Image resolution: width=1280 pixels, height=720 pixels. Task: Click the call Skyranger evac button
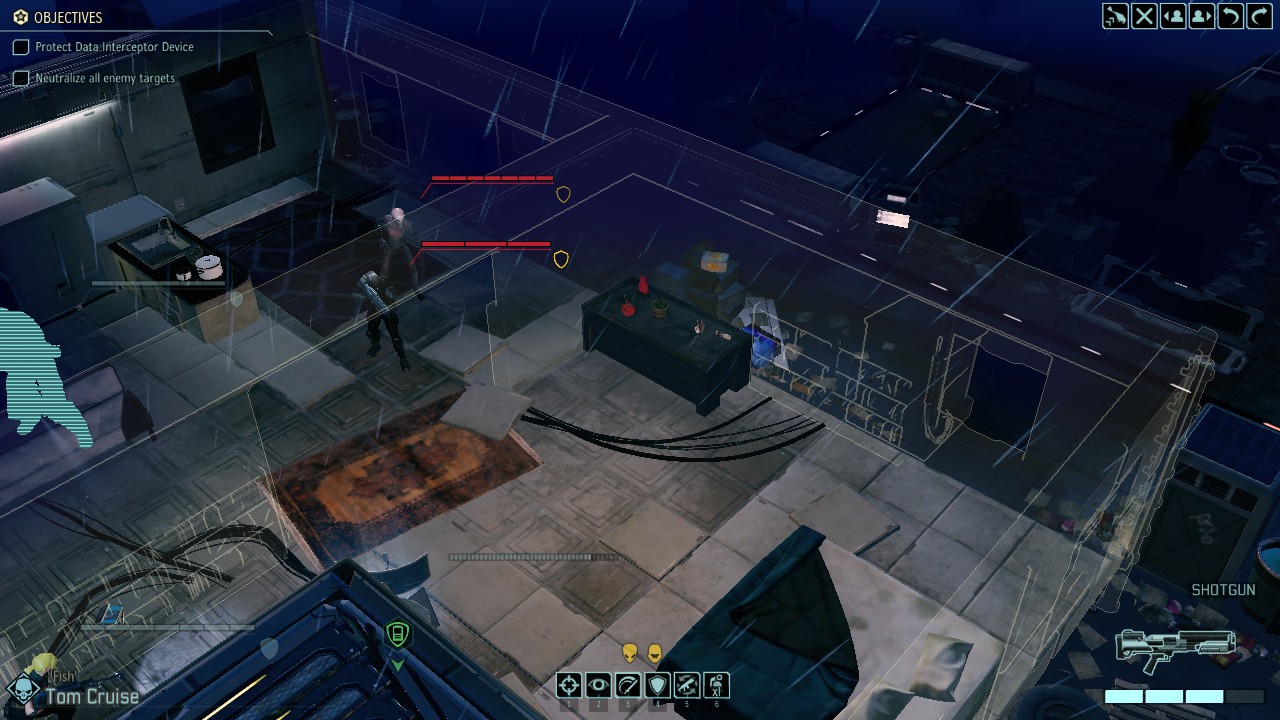click(x=1115, y=16)
